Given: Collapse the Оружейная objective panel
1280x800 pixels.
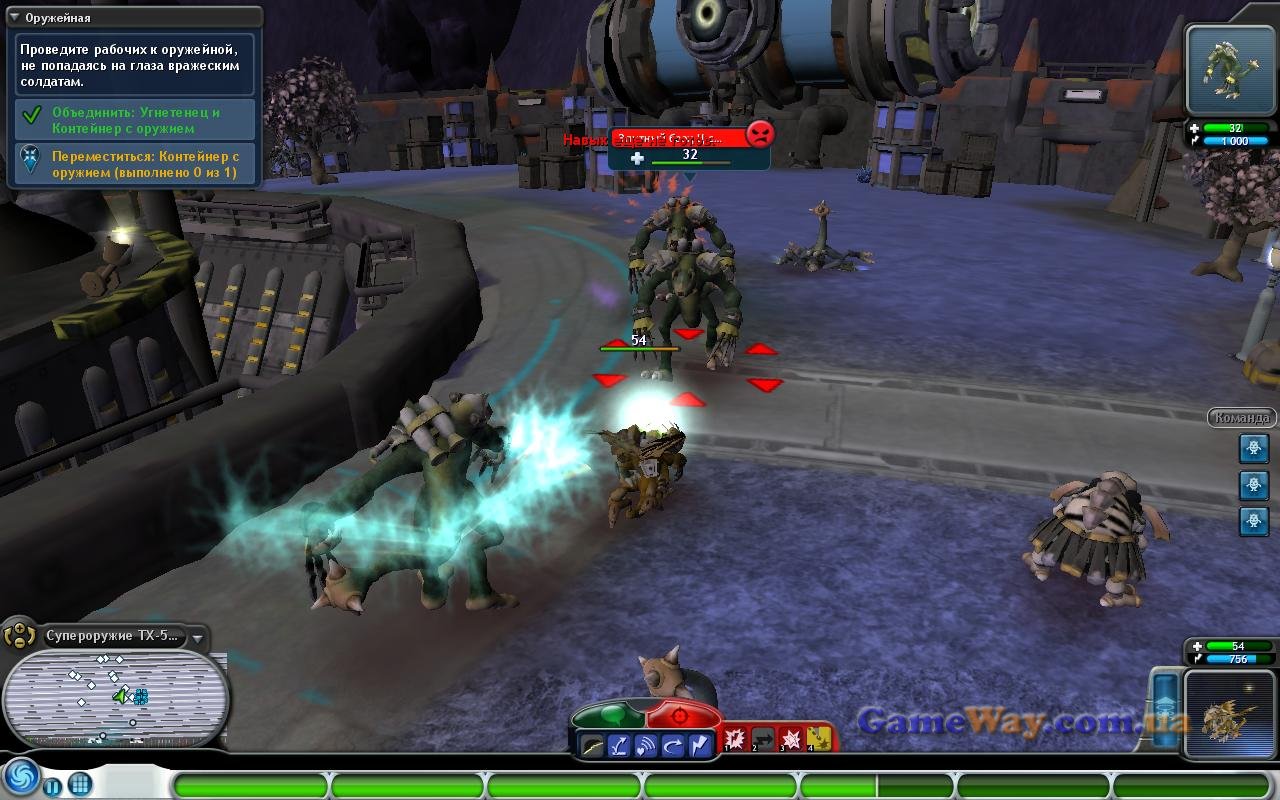Looking at the screenshot, I should (x=14, y=17).
